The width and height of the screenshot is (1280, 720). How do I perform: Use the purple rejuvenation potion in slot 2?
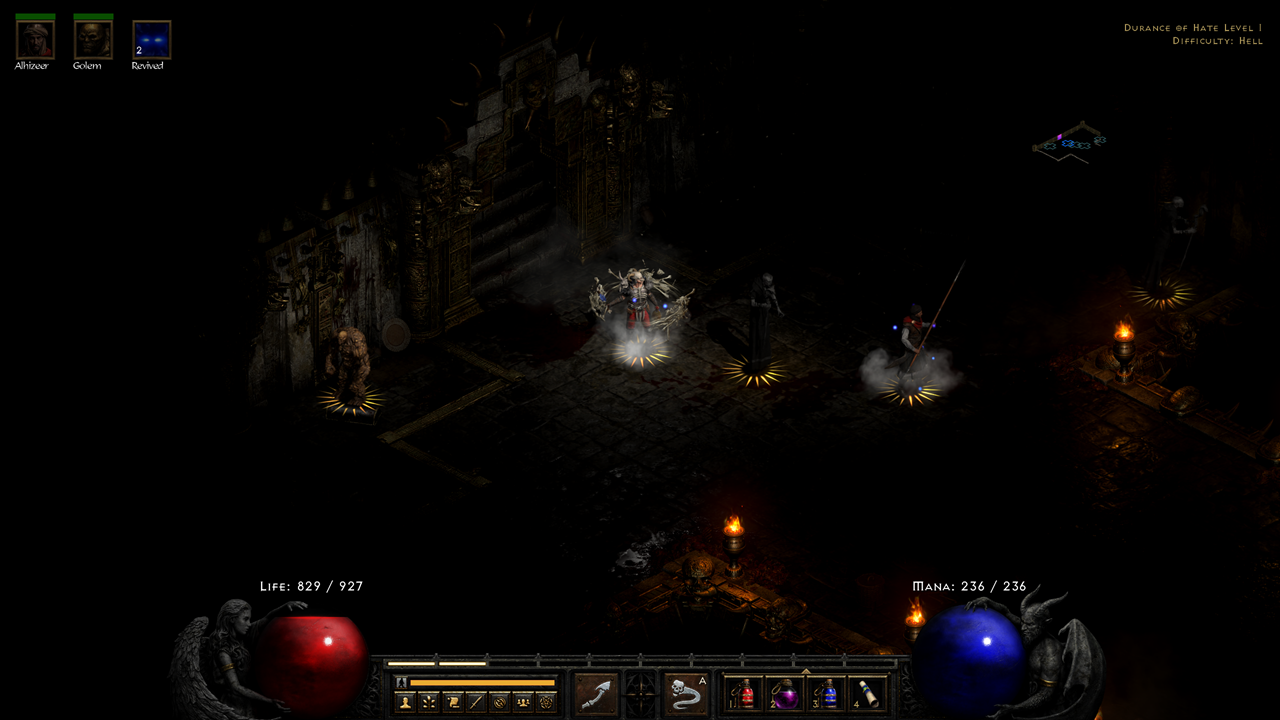(x=786, y=694)
